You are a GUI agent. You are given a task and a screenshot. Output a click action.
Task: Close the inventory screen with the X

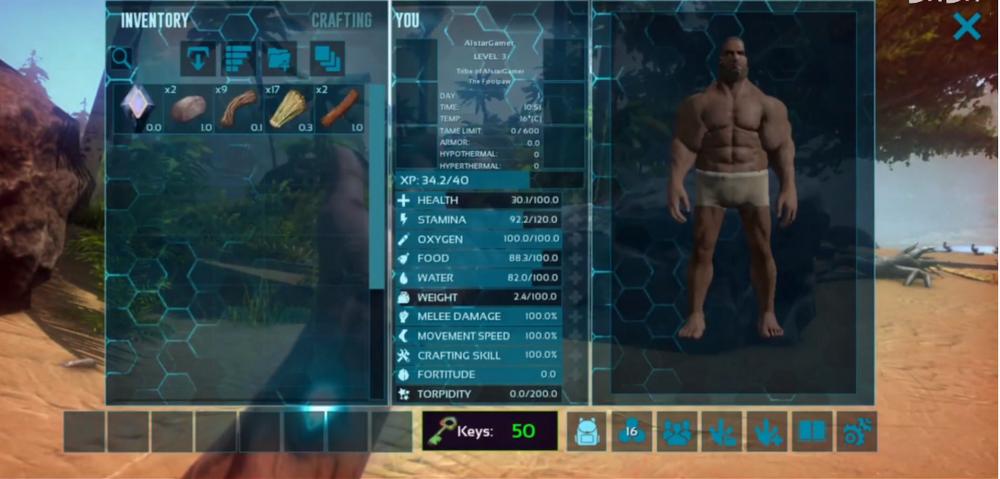pos(966,27)
